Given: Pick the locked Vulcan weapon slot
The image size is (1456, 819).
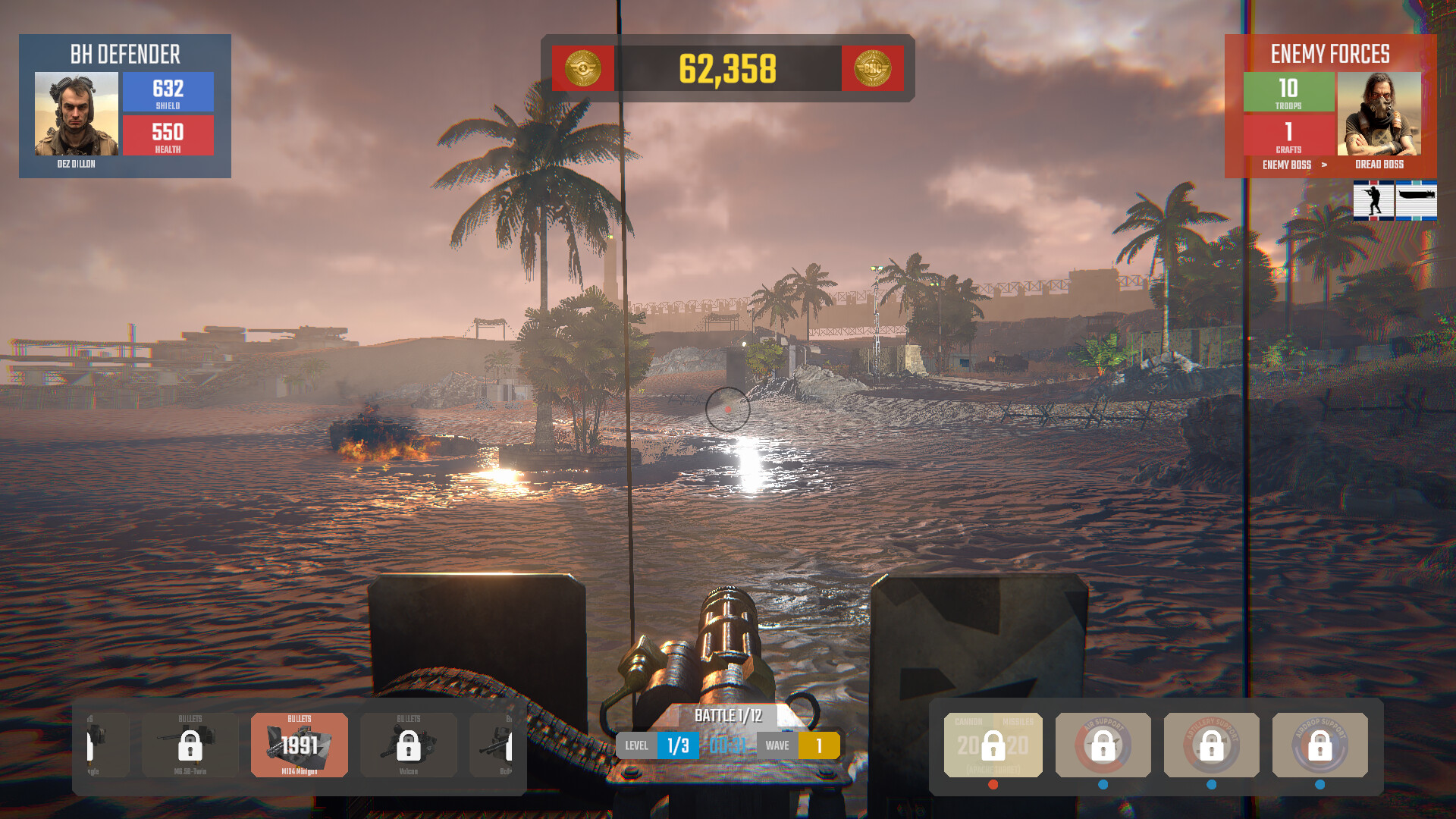Looking at the screenshot, I should coord(409,745).
